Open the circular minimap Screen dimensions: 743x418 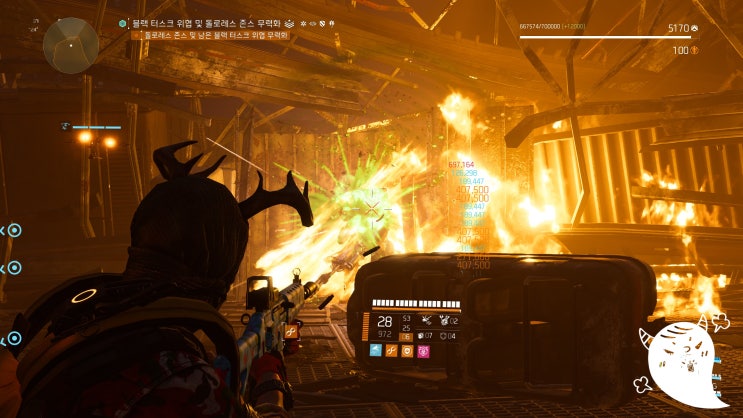coord(70,44)
